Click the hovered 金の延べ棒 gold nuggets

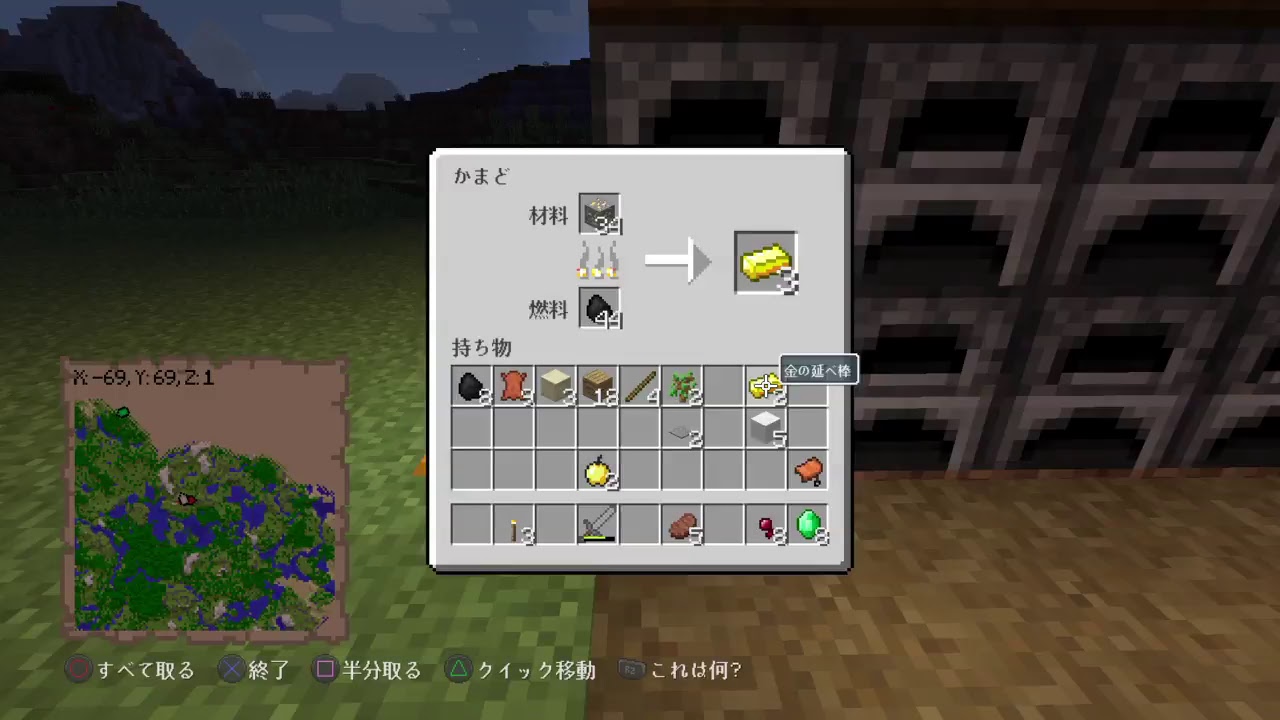(764, 386)
